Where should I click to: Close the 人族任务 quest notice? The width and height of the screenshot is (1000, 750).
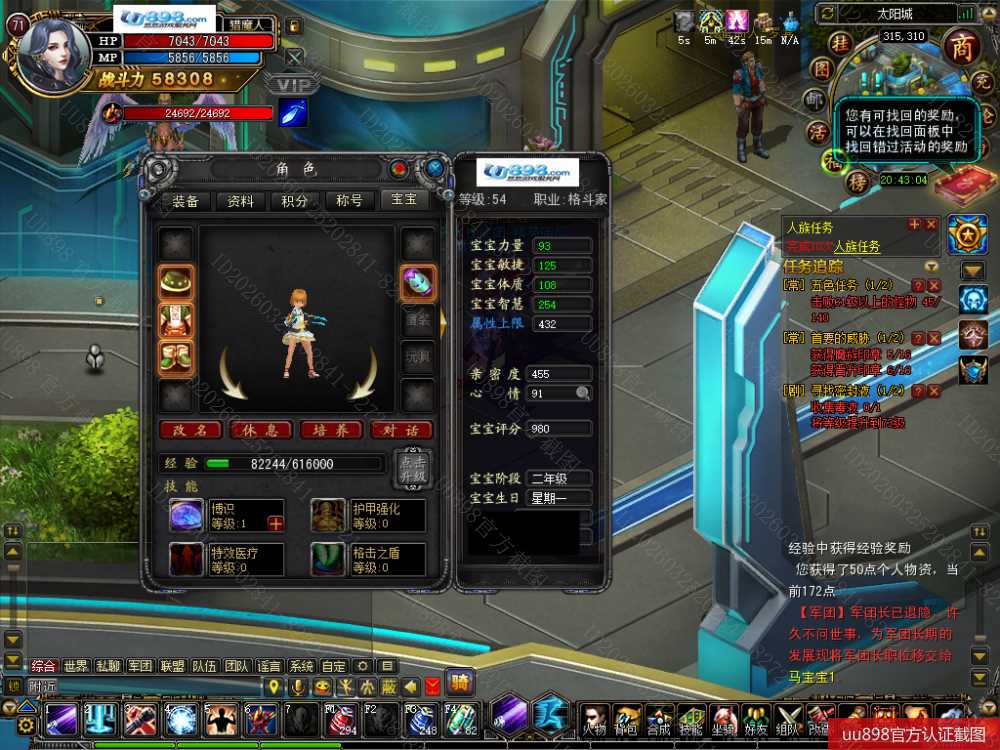(931, 225)
